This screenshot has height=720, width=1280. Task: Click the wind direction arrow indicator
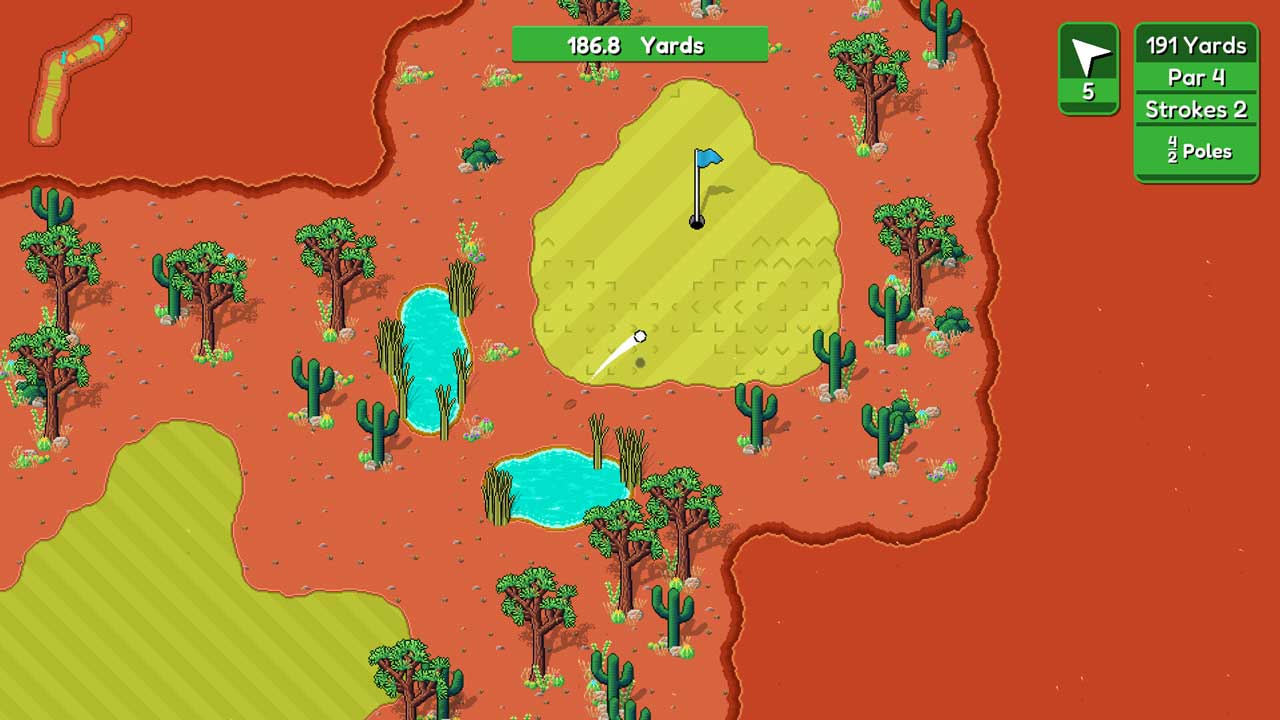point(1088,60)
